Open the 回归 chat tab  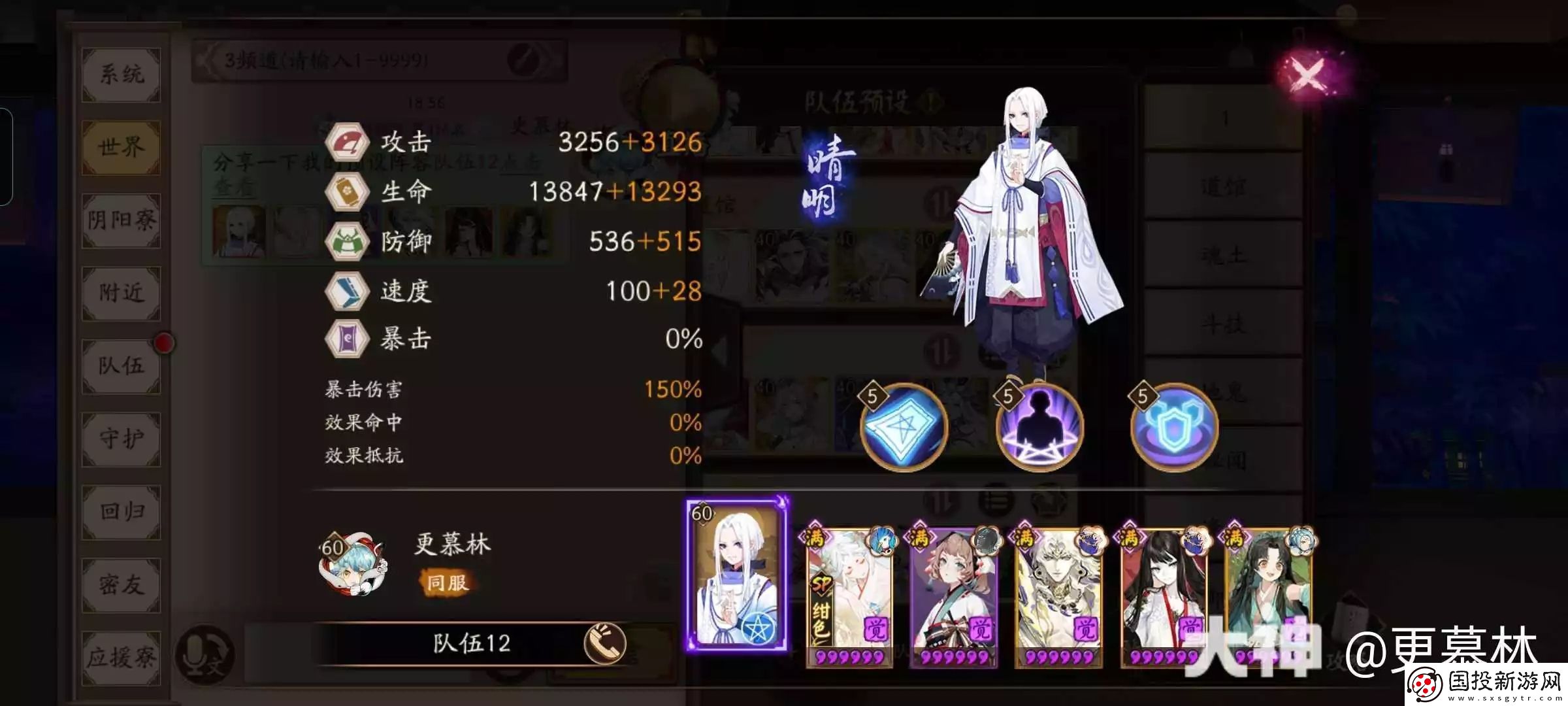click(x=121, y=512)
